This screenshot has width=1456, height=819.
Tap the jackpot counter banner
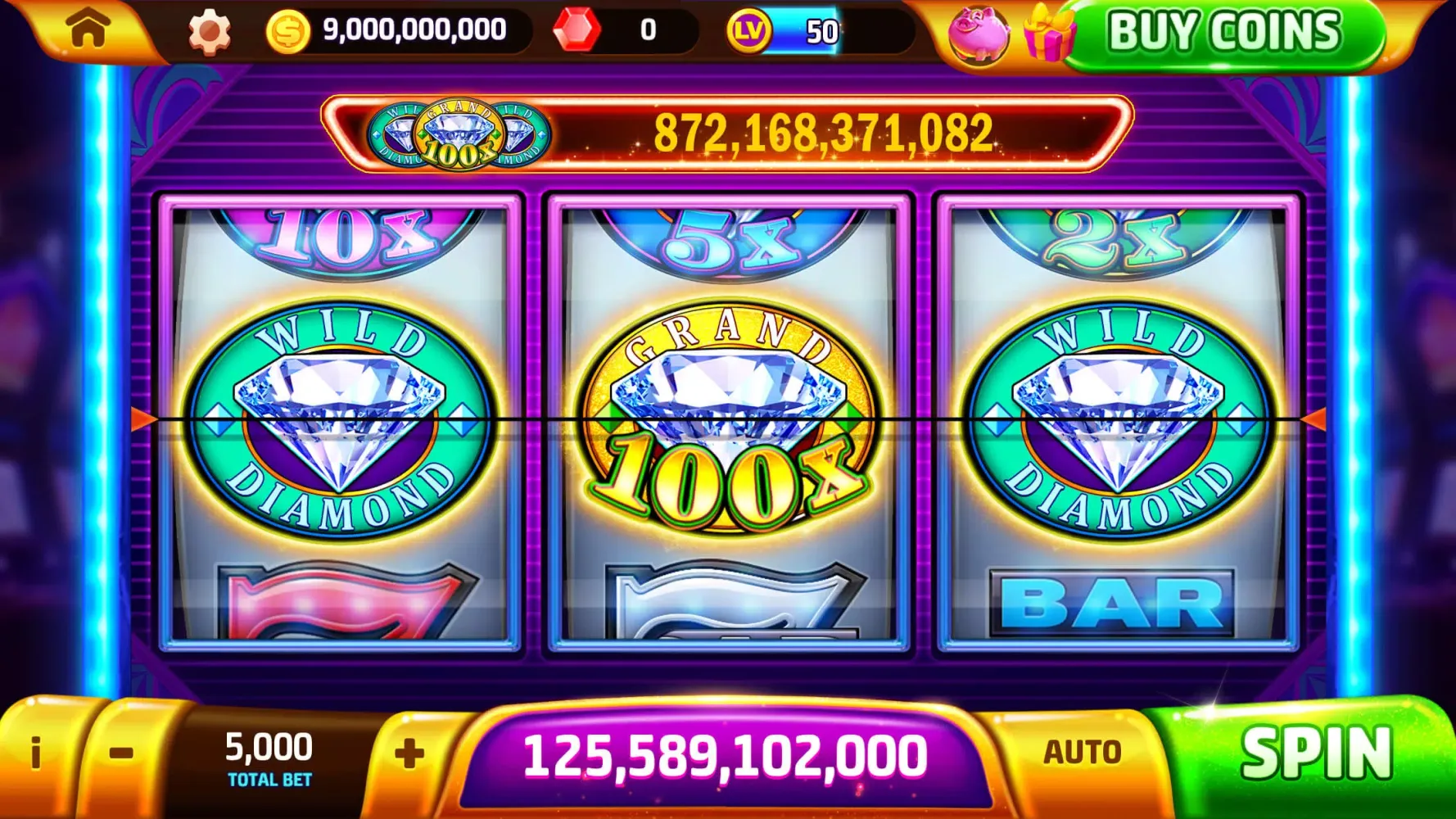point(819,129)
